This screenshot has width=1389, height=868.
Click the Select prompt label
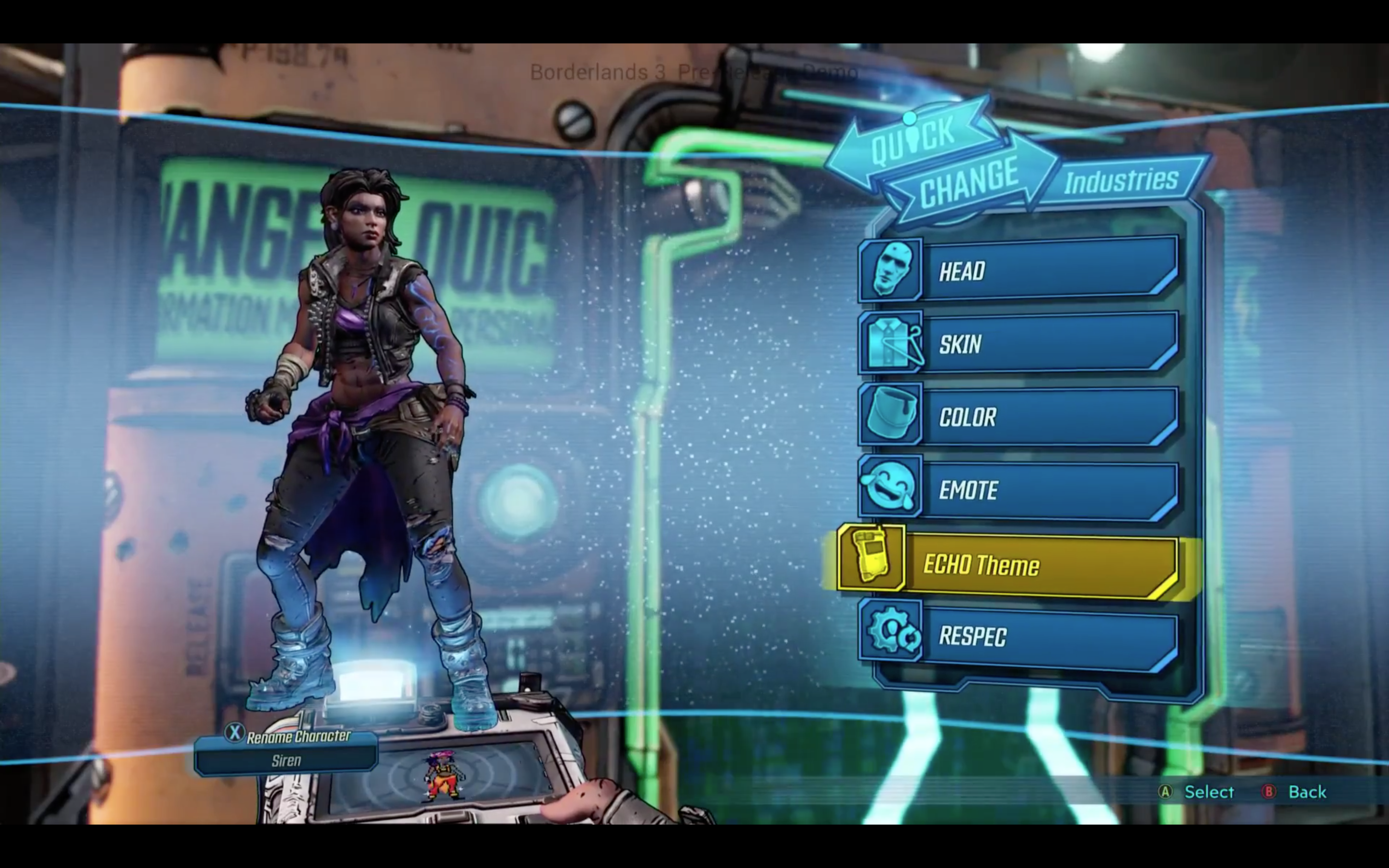click(x=1208, y=792)
